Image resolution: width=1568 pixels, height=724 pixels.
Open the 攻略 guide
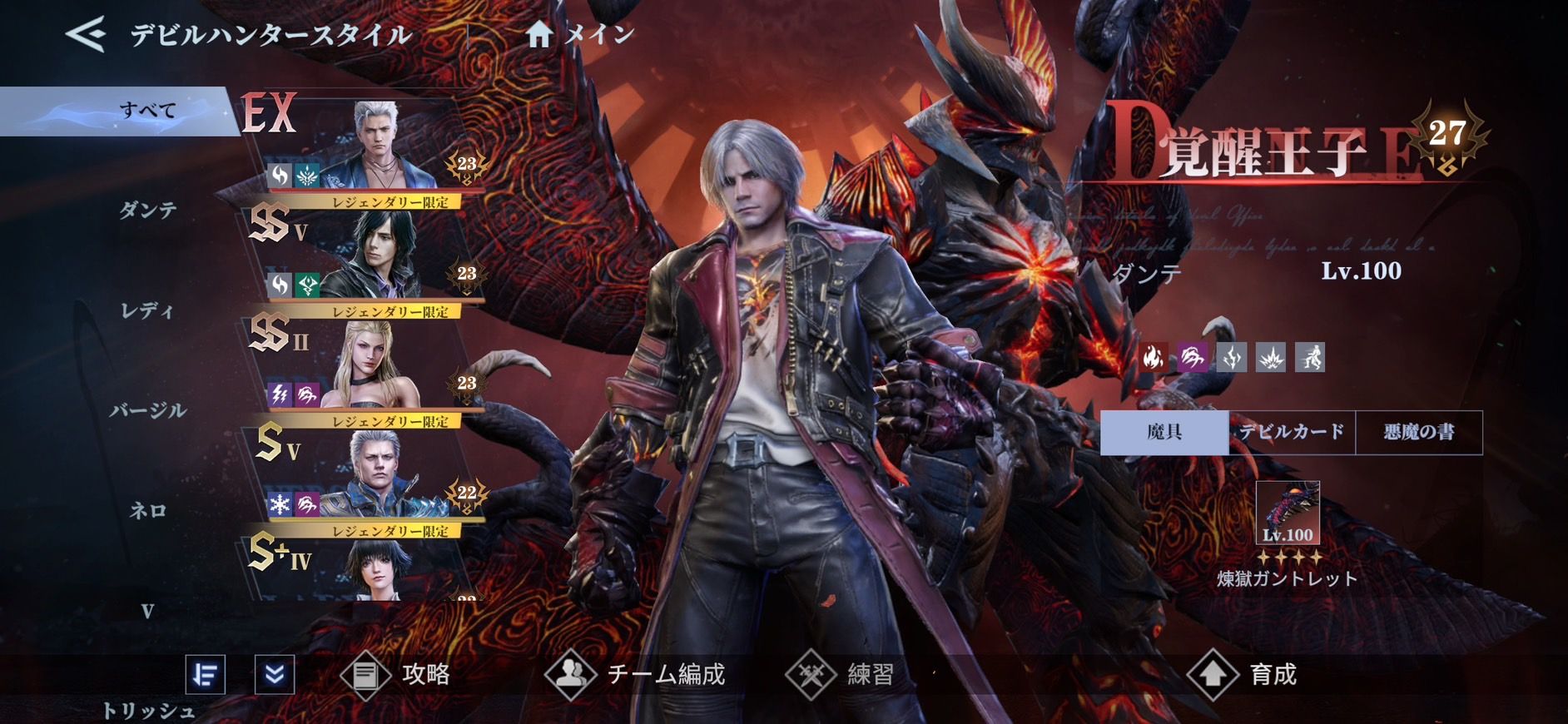(x=397, y=674)
